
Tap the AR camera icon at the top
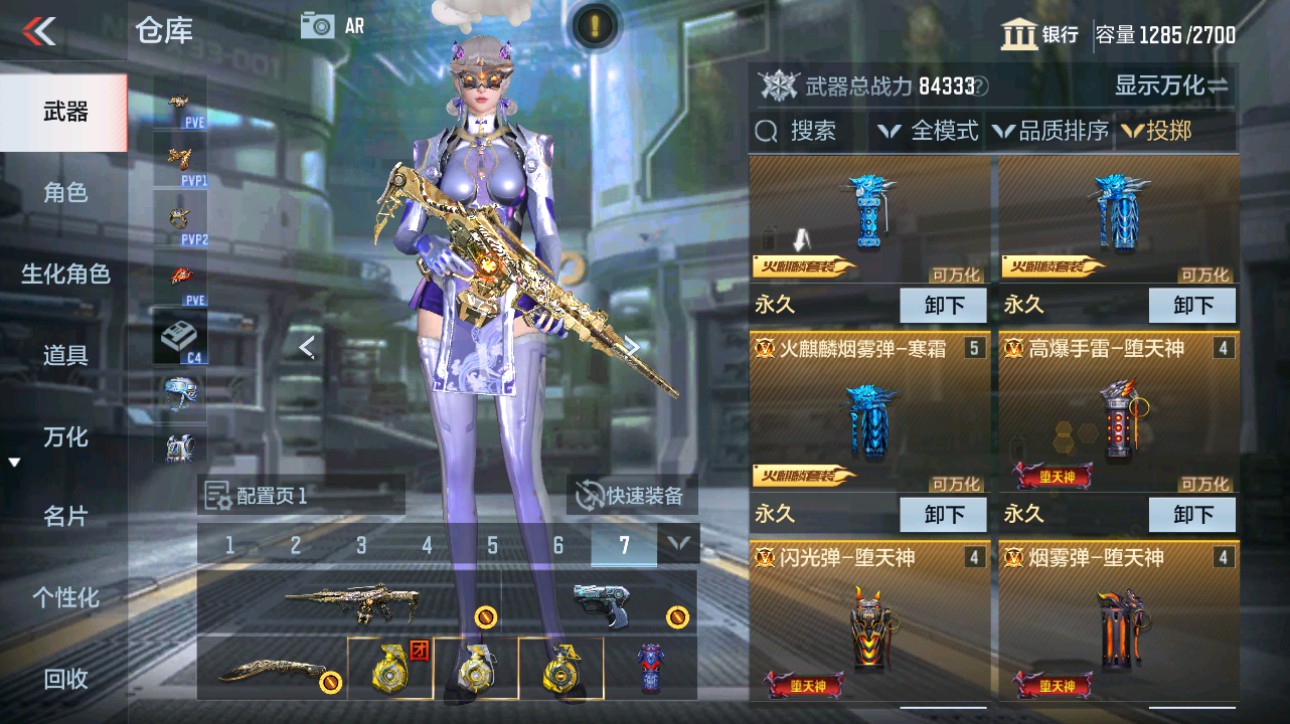pos(320,27)
